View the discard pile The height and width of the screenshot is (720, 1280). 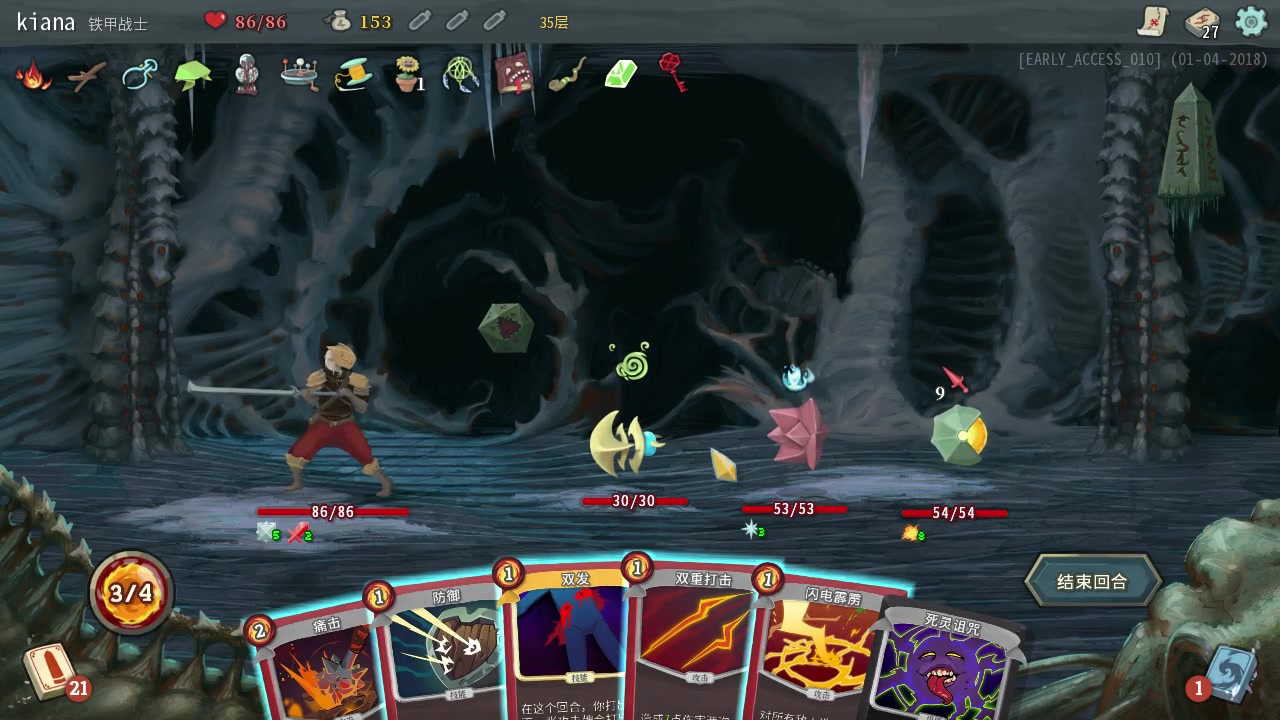[x=1228, y=670]
